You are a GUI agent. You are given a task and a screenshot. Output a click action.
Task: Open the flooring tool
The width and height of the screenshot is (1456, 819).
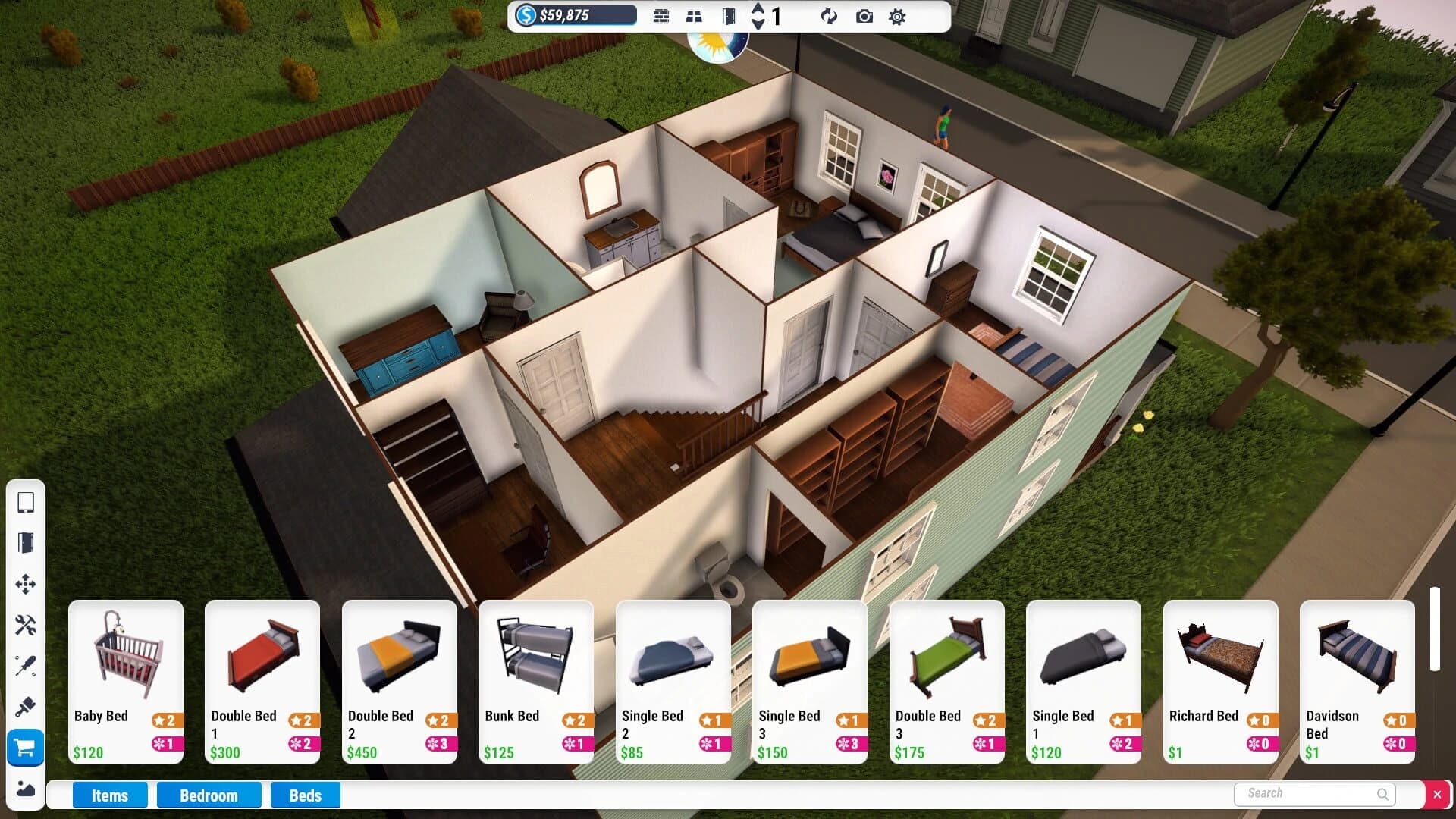(693, 16)
